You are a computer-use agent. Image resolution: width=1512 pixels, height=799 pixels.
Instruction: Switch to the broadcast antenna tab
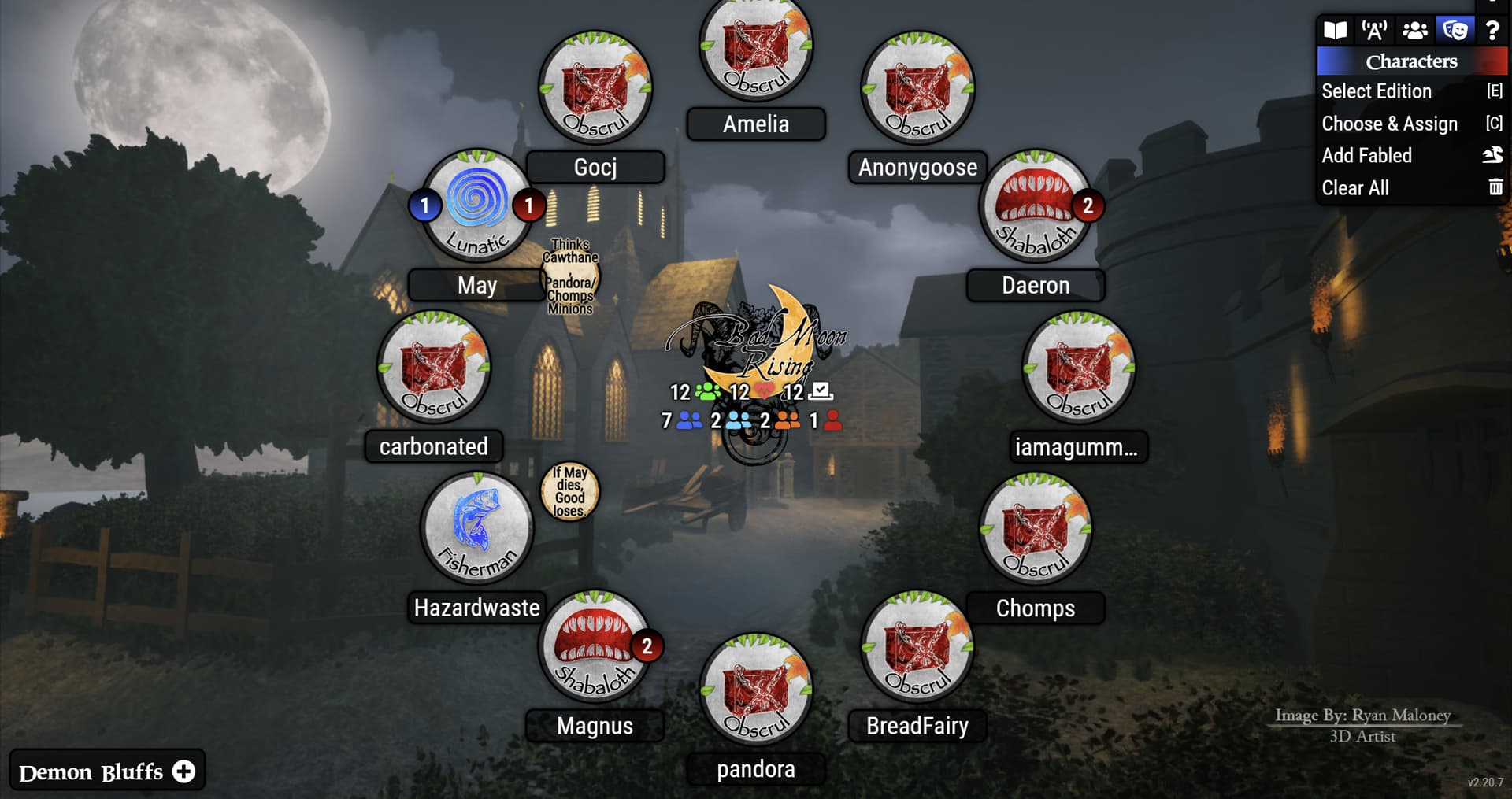pyautogui.click(x=1374, y=31)
